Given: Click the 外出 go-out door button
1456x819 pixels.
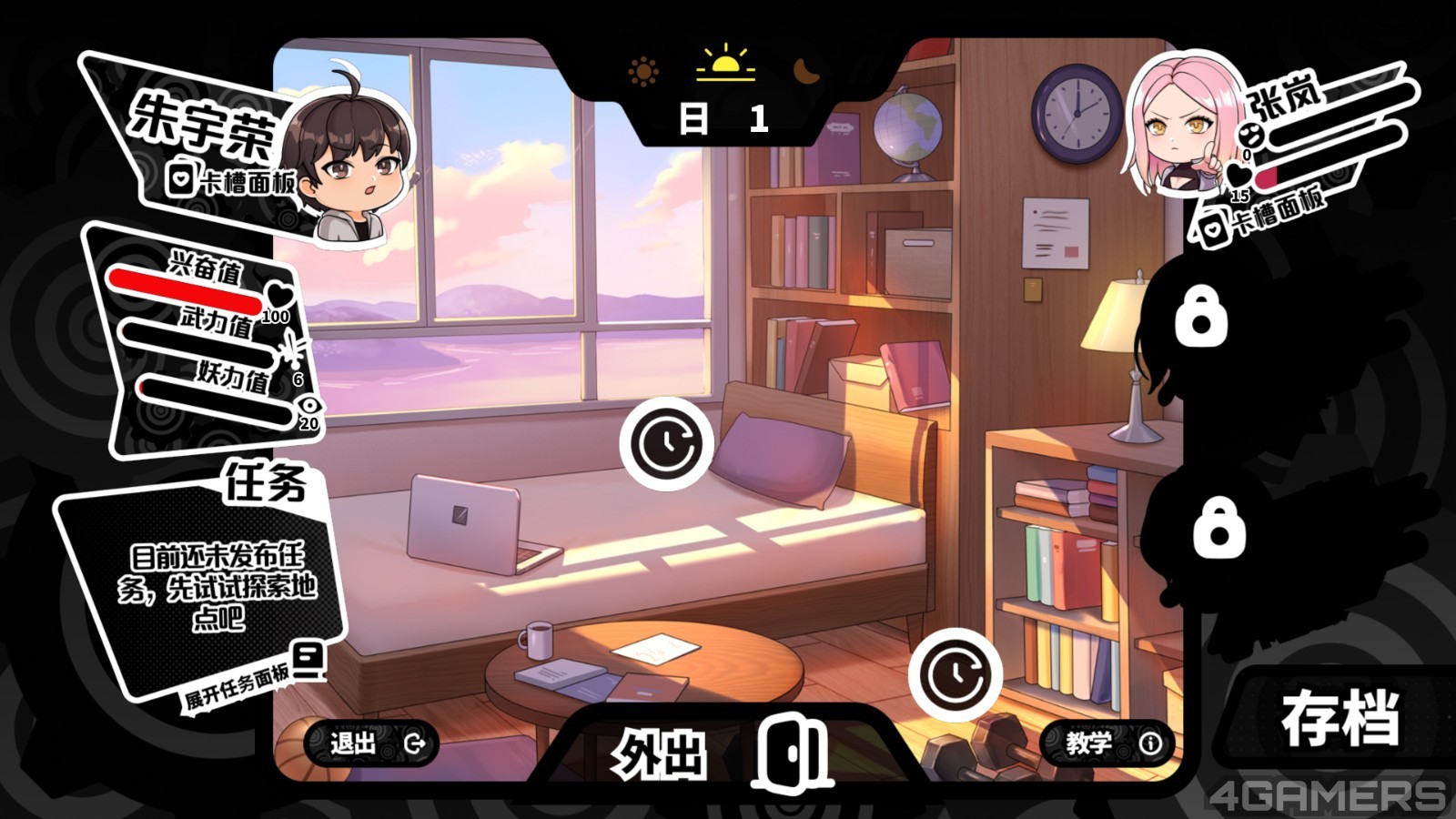Looking at the screenshot, I should 719,752.
